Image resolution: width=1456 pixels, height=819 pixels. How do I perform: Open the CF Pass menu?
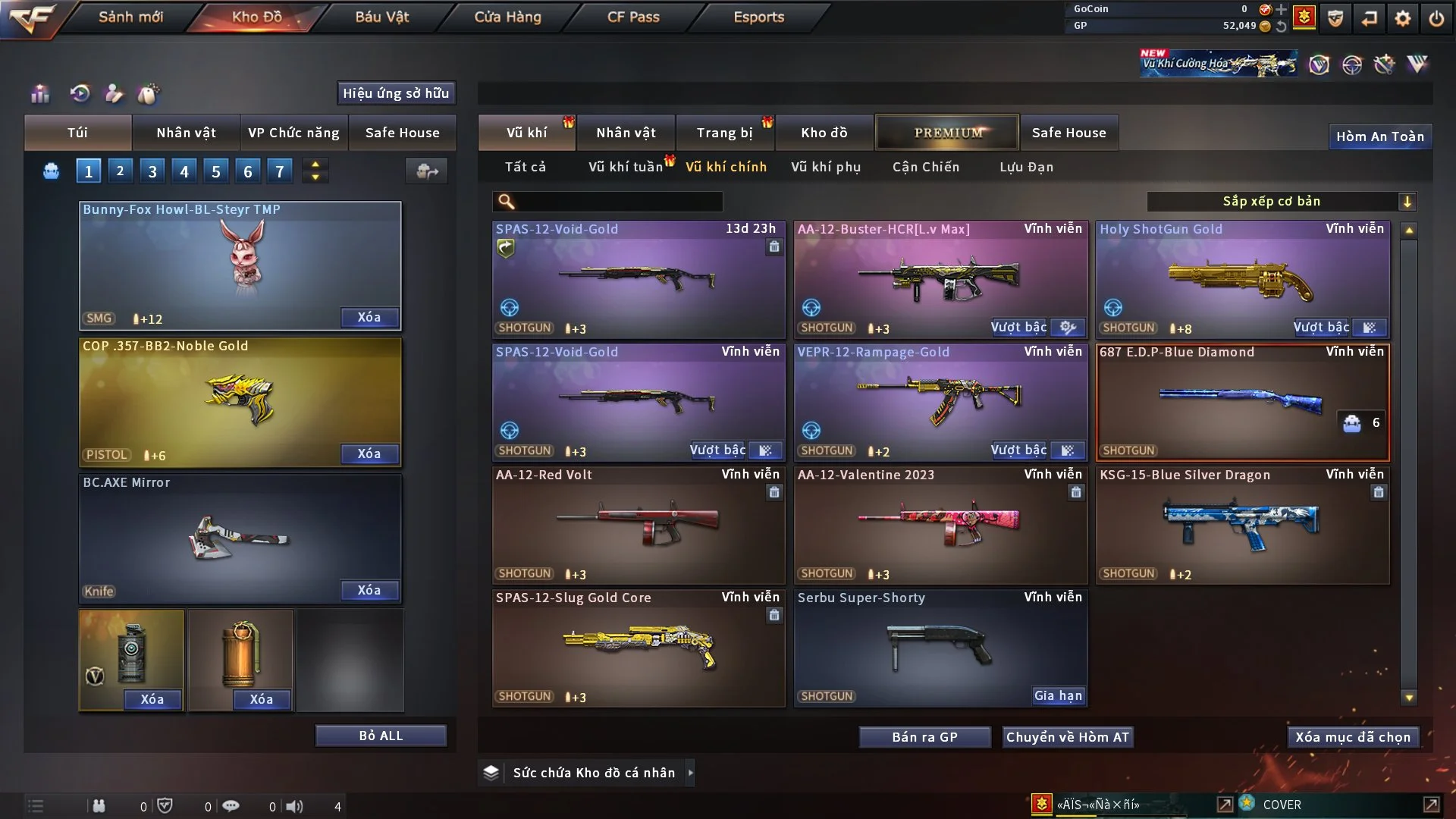coord(633,17)
